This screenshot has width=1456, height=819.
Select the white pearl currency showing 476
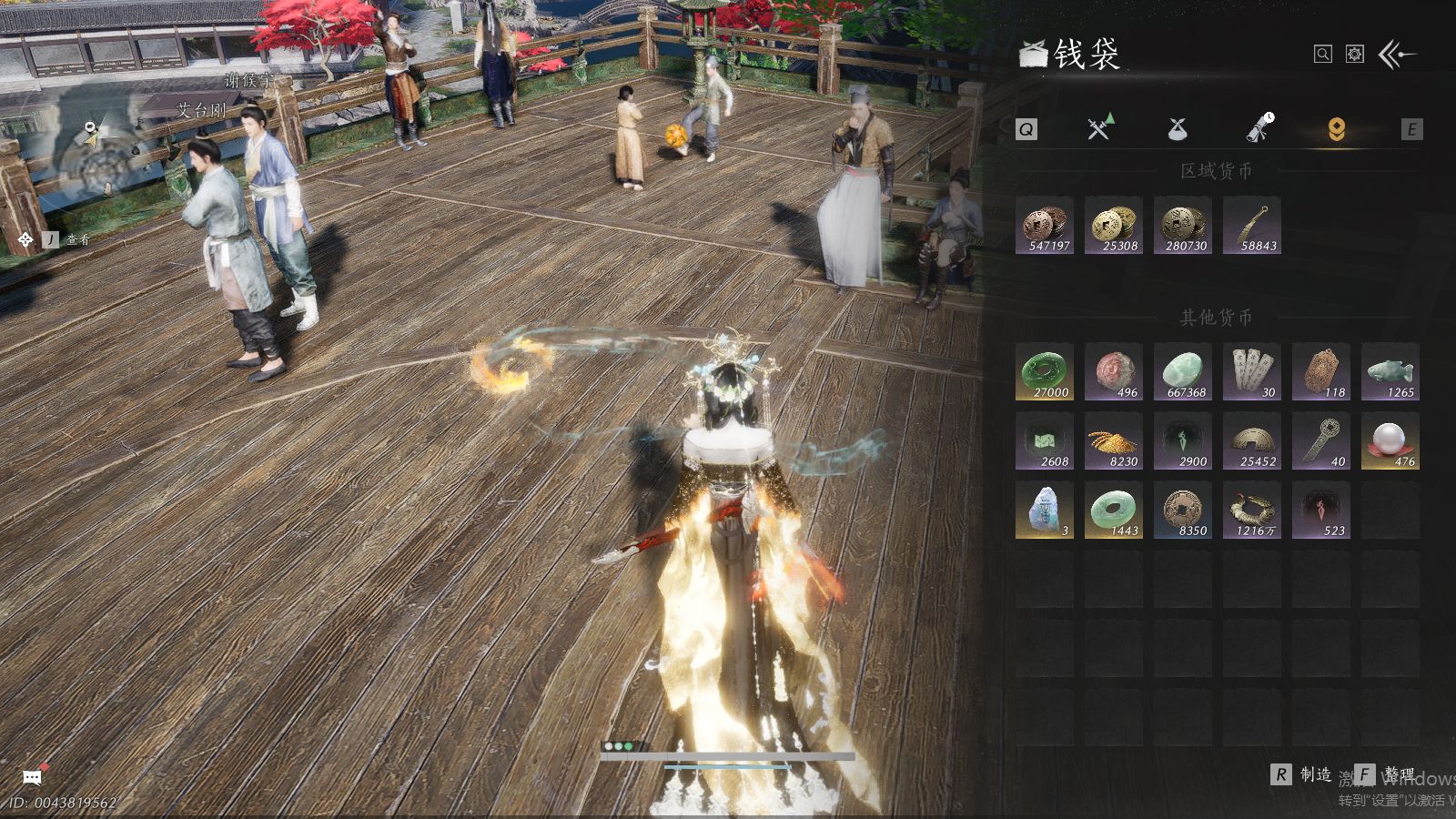click(x=1390, y=440)
